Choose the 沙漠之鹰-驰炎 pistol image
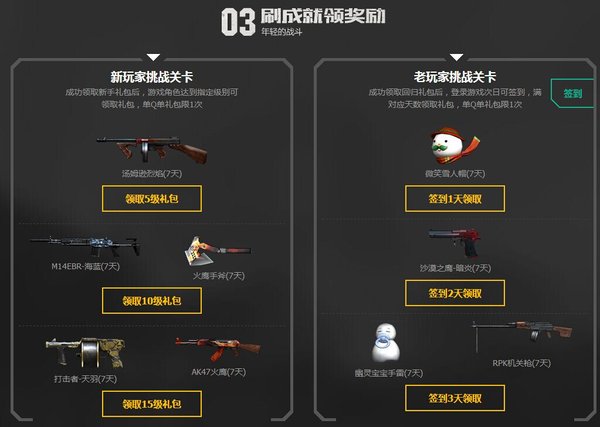 coord(454,242)
